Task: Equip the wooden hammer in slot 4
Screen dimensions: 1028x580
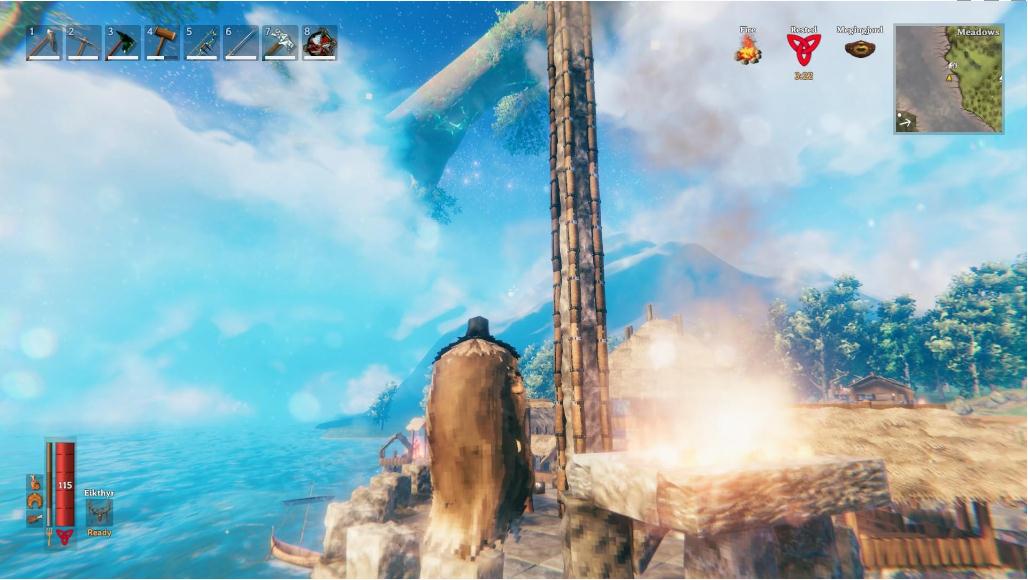Action: pyautogui.click(x=162, y=43)
